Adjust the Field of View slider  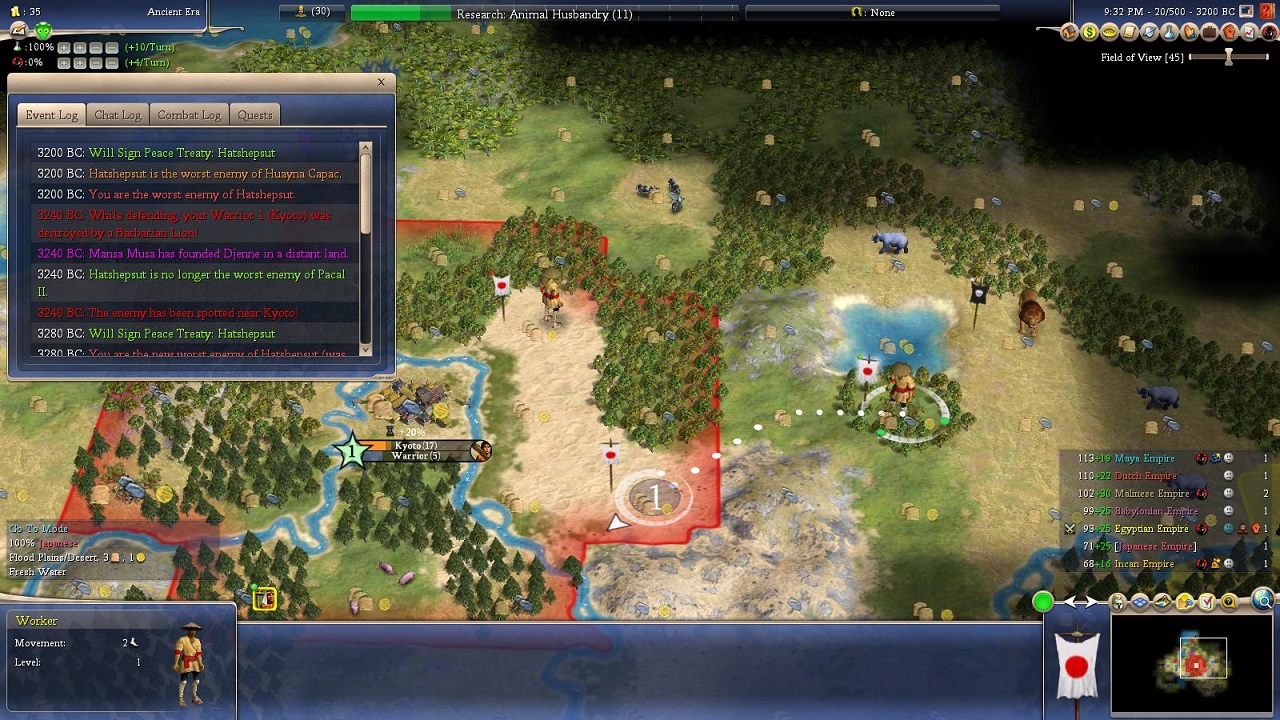[1229, 57]
